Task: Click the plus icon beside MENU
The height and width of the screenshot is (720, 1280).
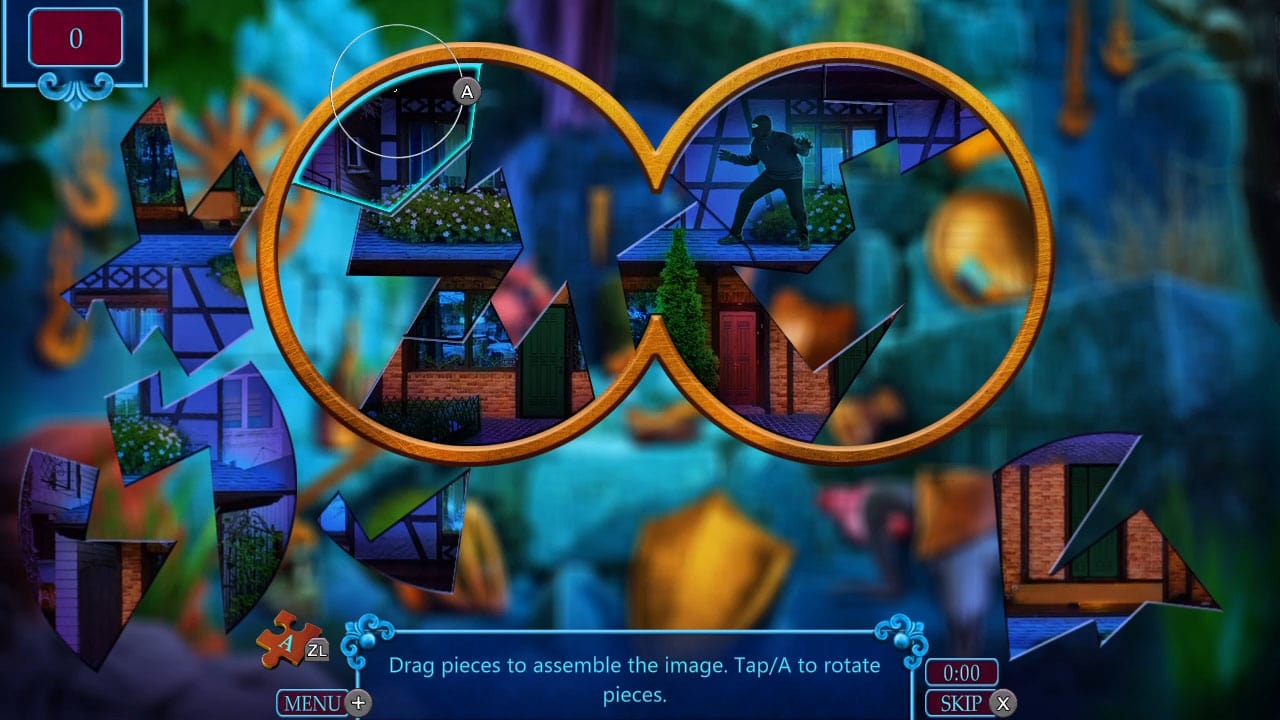Action: 357,703
